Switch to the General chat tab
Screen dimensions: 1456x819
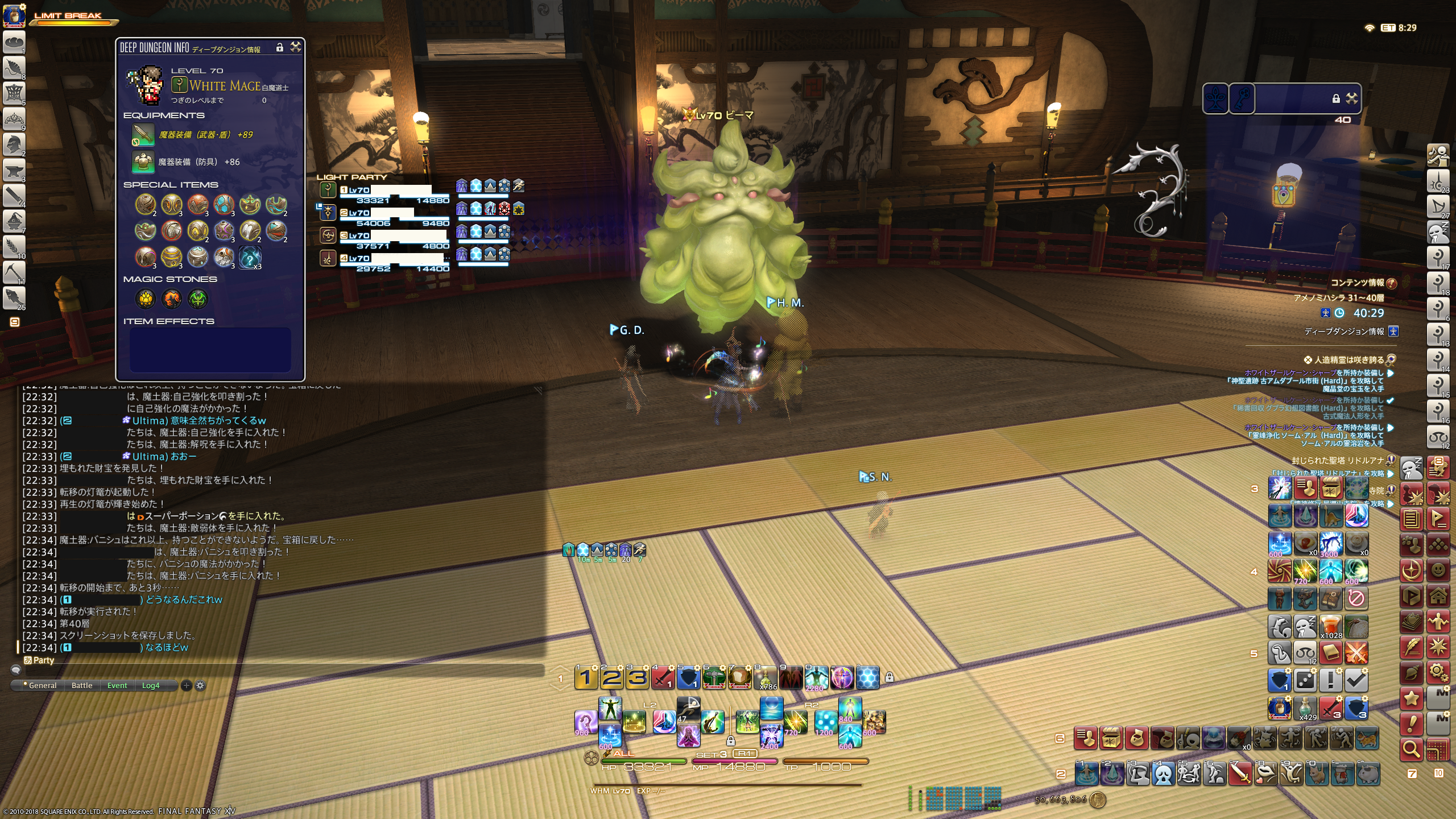(x=42, y=685)
